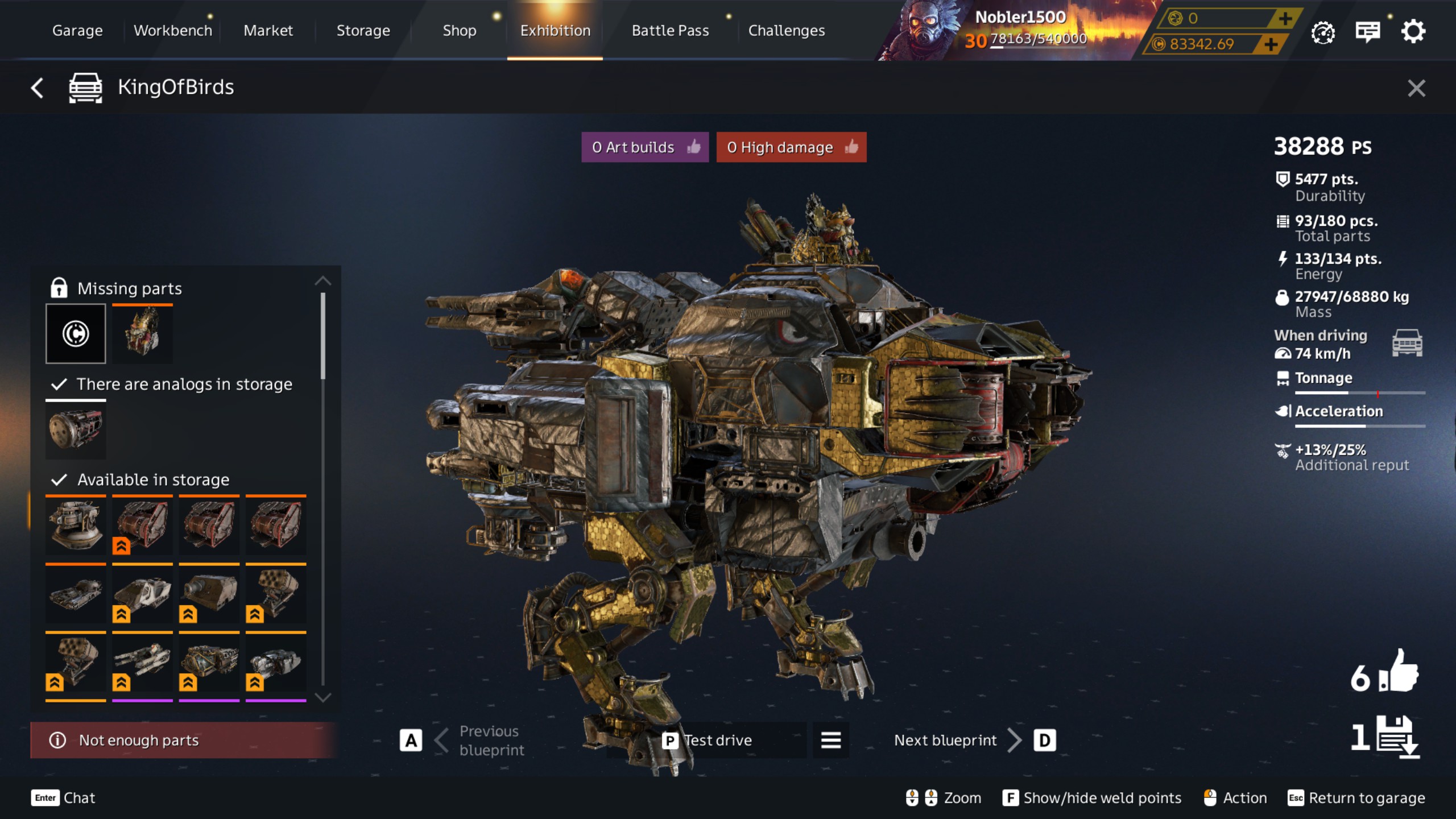Close the KingOfBirds blueprint view
The width and height of the screenshot is (1456, 819).
(1416, 88)
